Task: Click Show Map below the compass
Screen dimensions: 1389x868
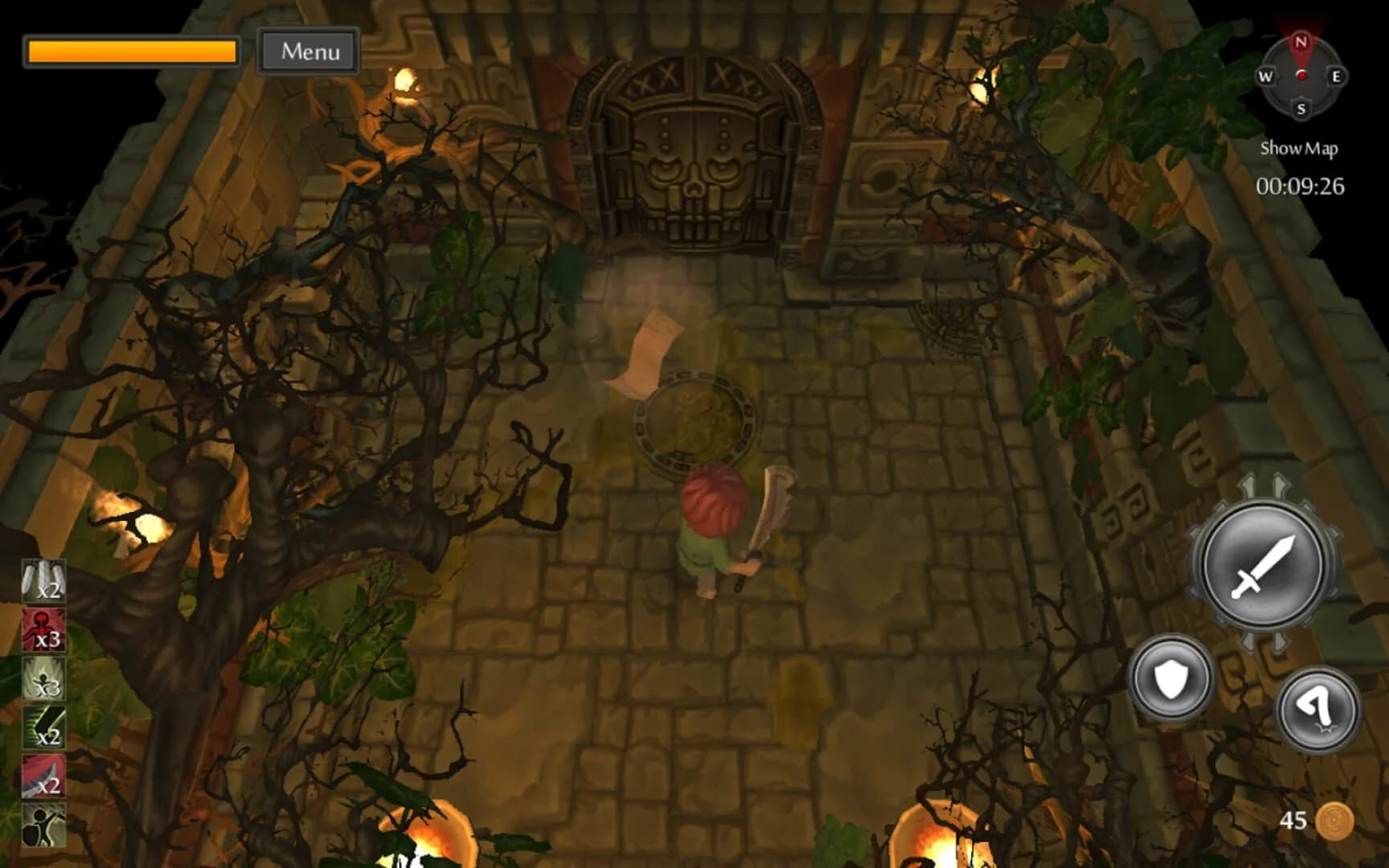Action: coord(1300,148)
